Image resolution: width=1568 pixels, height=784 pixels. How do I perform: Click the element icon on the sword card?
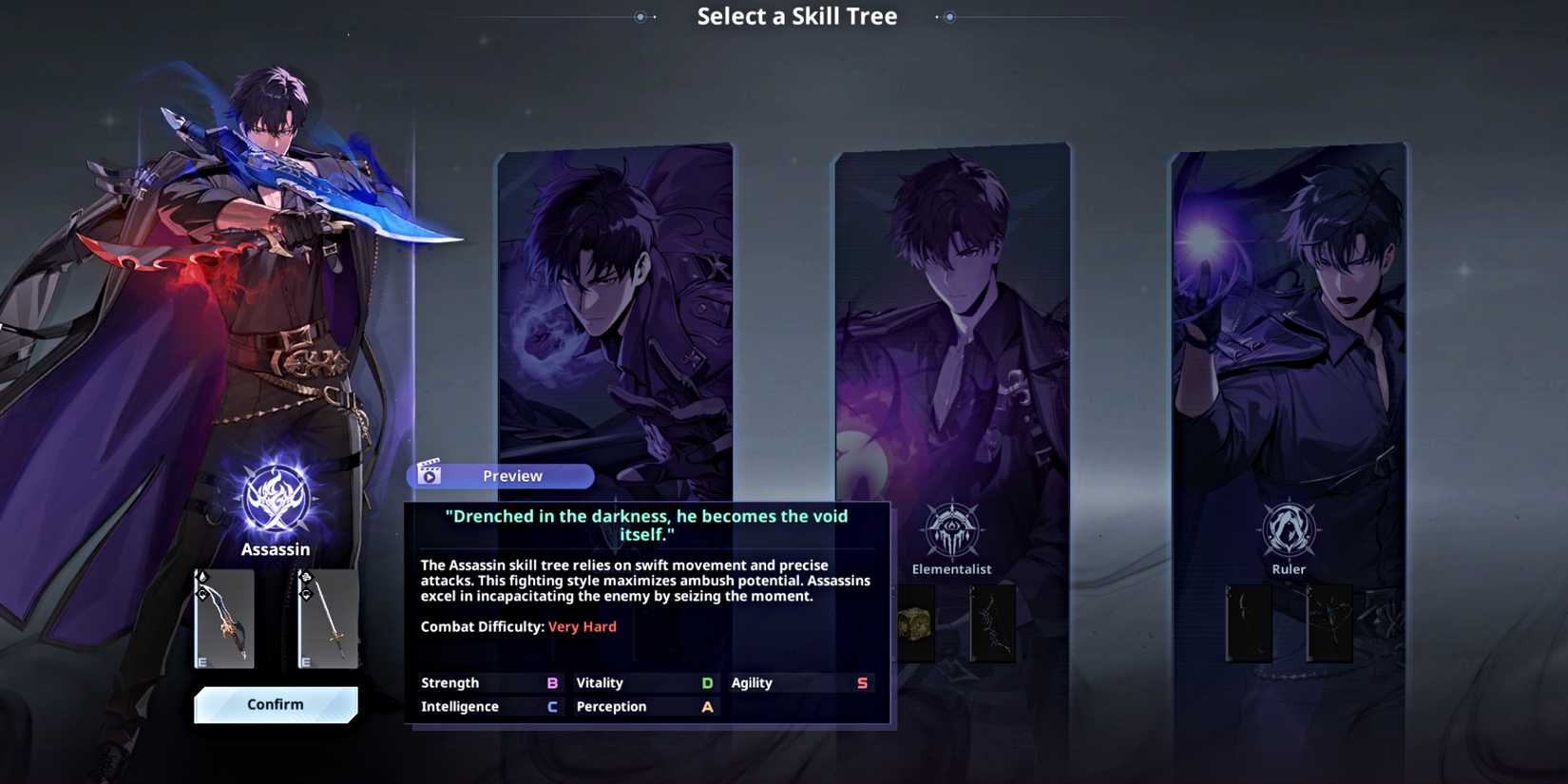tap(307, 577)
